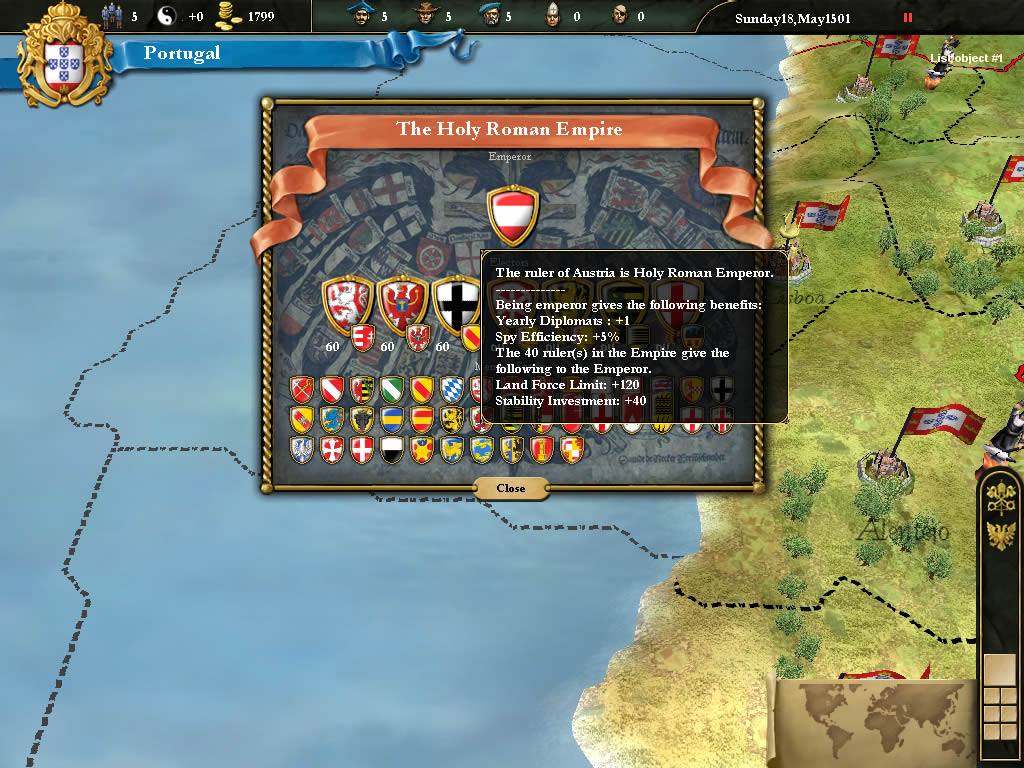Close the Holy Roman Empire window
This screenshot has height=768, width=1024.
(510, 488)
